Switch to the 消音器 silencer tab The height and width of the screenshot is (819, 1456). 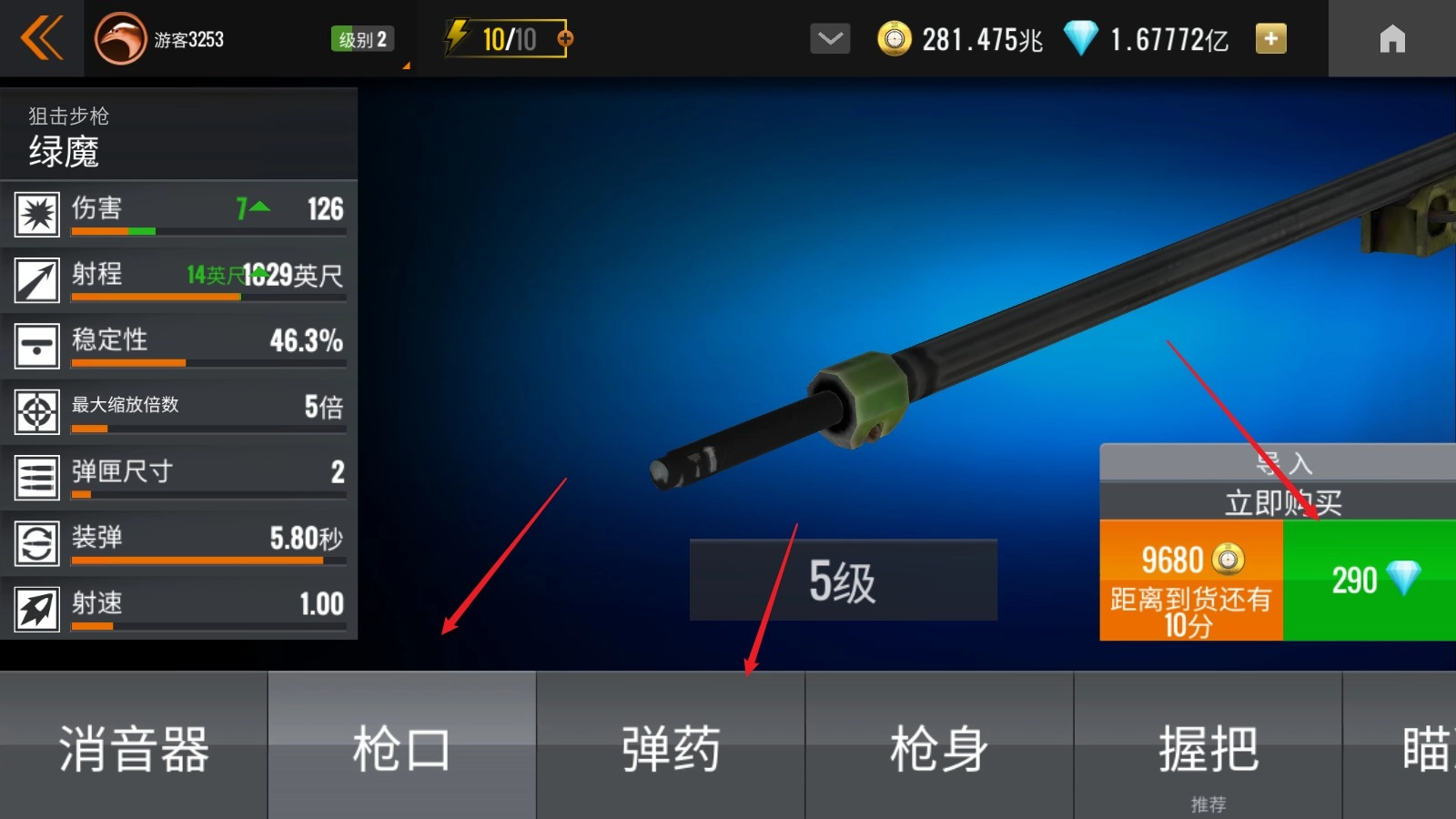(x=134, y=746)
